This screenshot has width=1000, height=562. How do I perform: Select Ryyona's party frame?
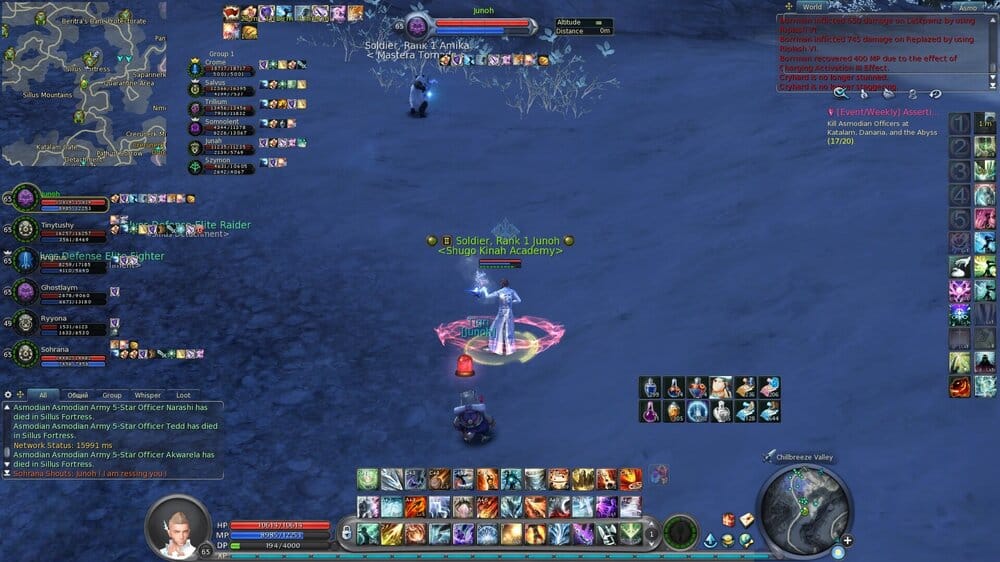(25, 323)
